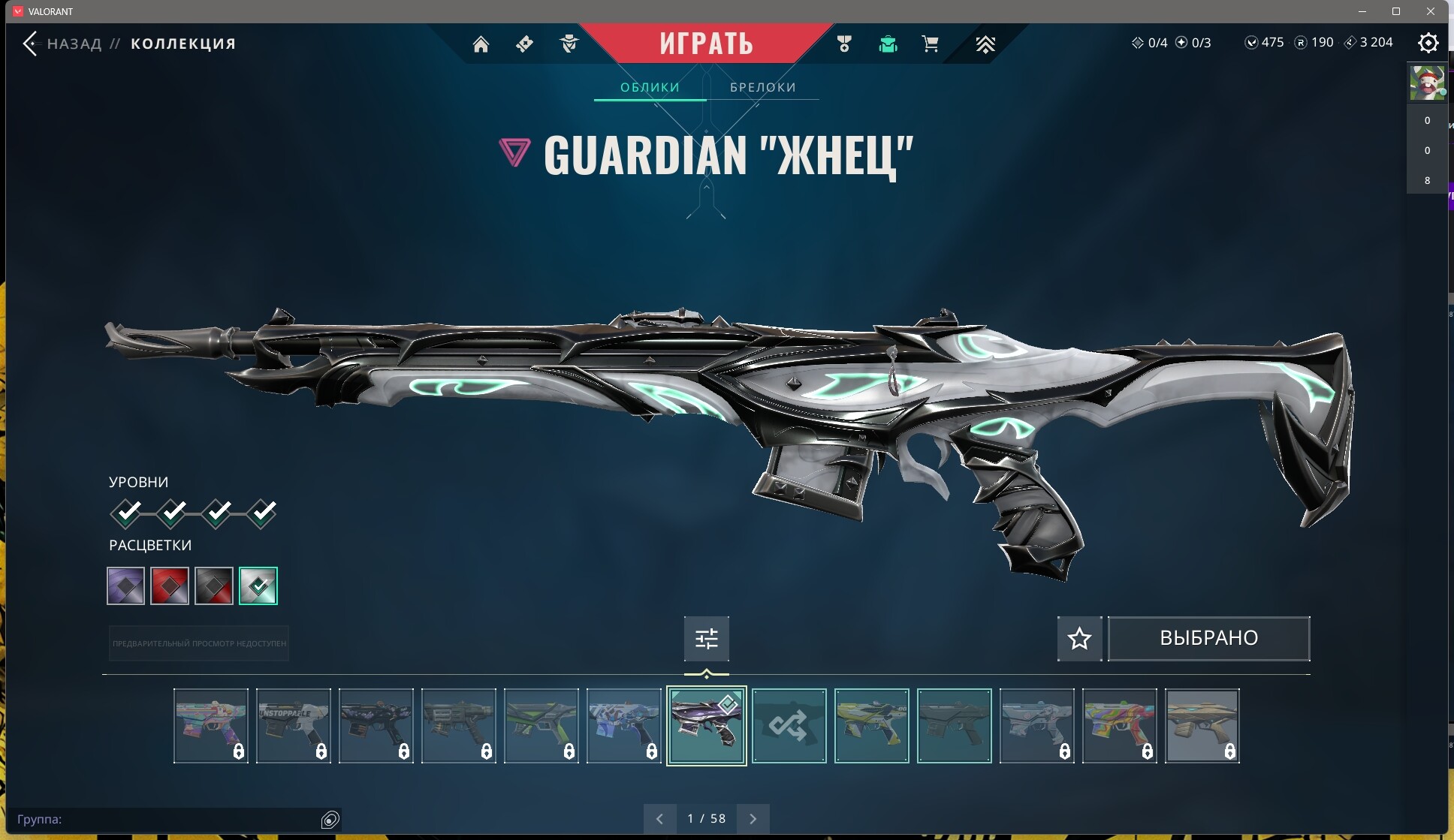Mark skin as favorite with star
The height and width of the screenshot is (840, 1454).
tap(1079, 638)
